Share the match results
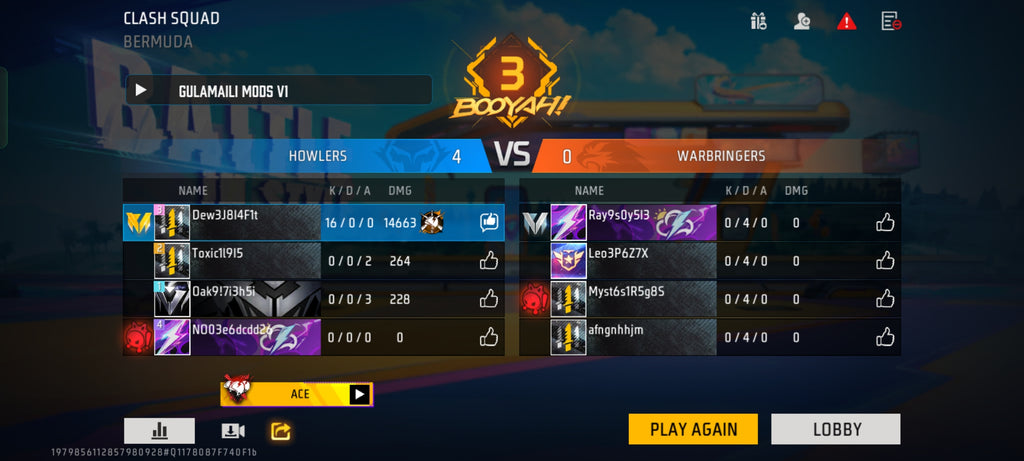This screenshot has width=1024, height=461. coord(281,431)
